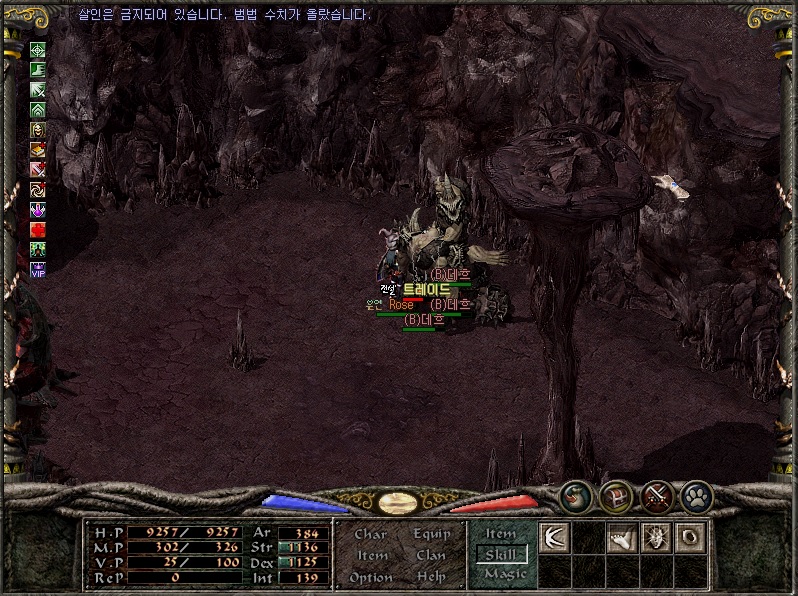Image resolution: width=798 pixels, height=596 pixels.
Task: Toggle the crossed swords combat button
Action: click(x=657, y=495)
